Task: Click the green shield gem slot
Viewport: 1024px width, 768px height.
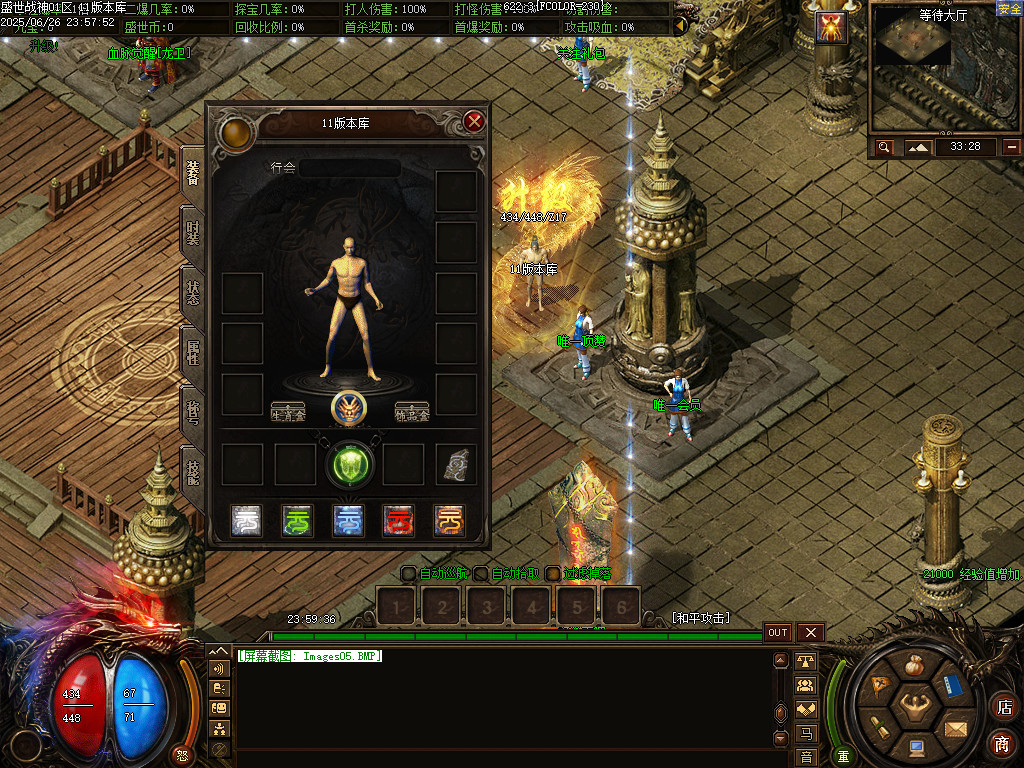Action: pyautogui.click(x=350, y=463)
